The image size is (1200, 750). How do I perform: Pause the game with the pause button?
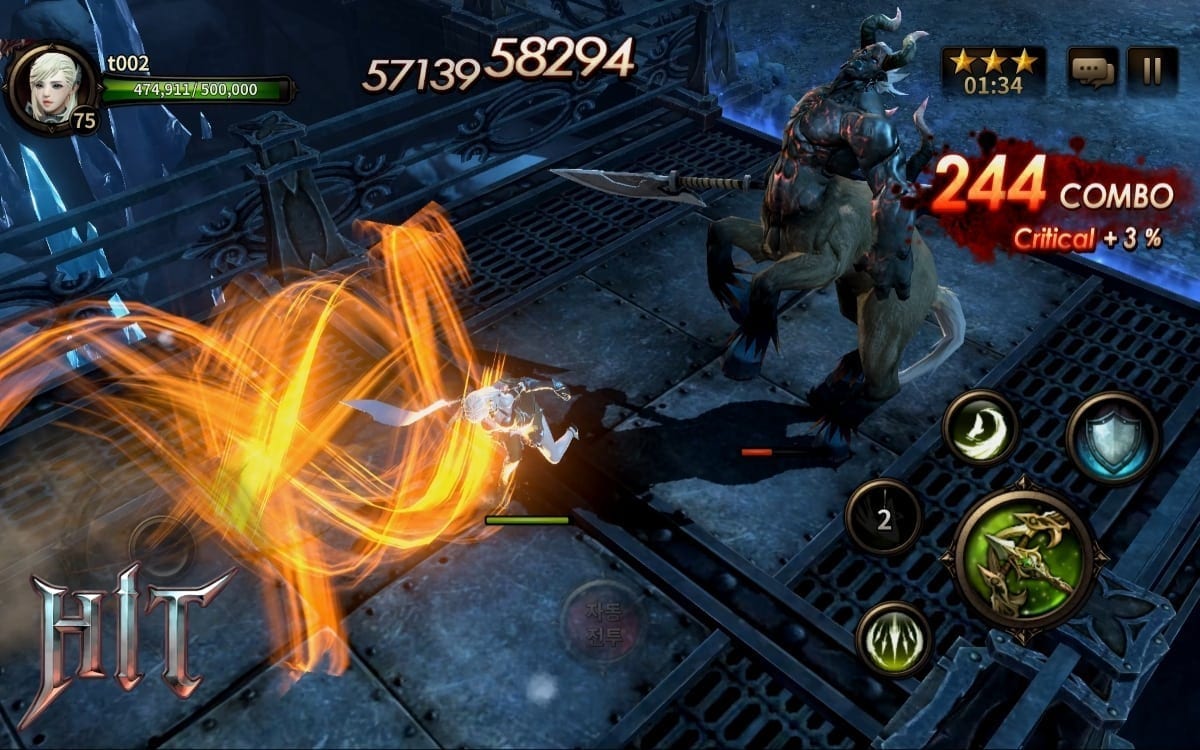(1152, 70)
